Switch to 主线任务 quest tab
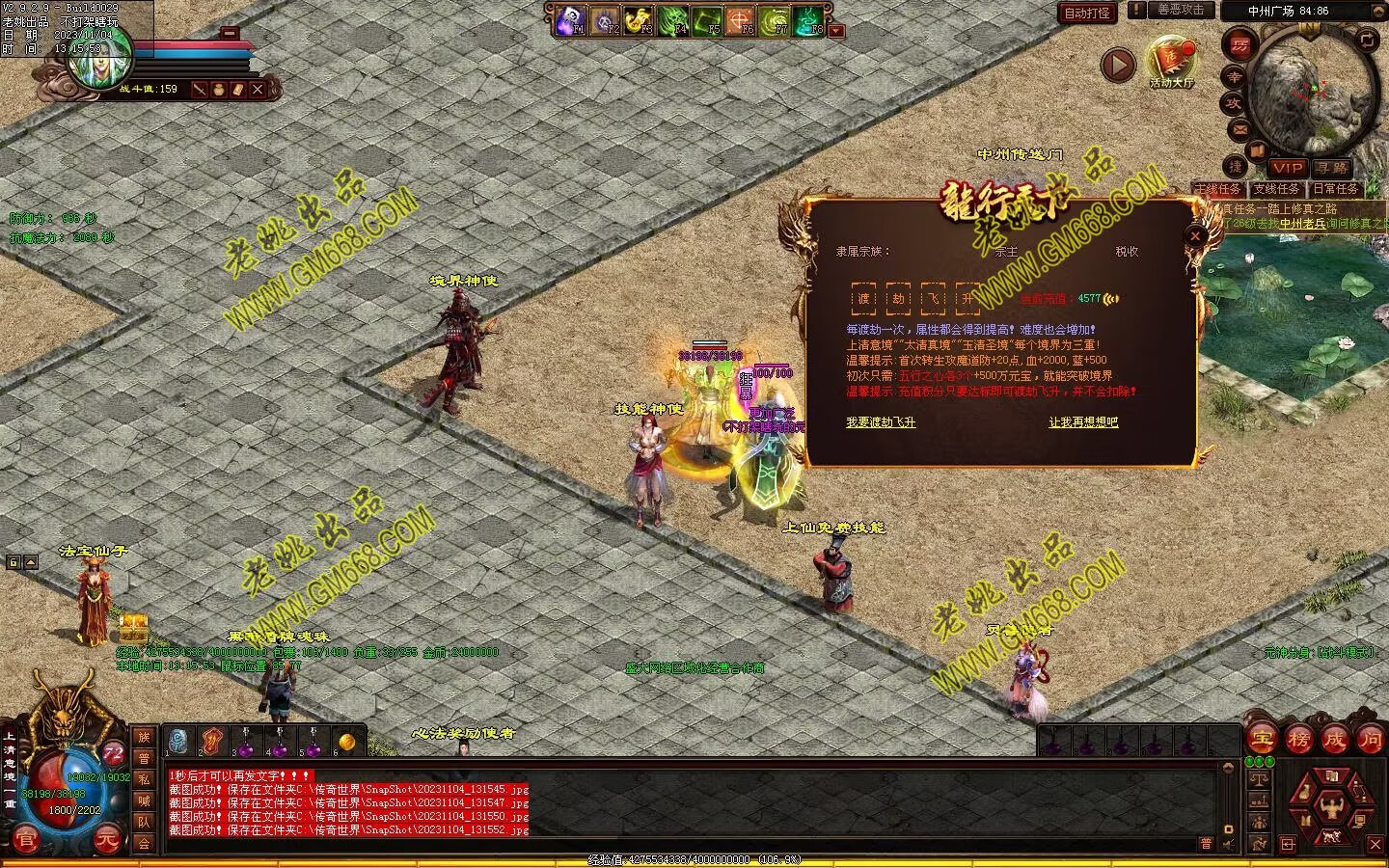Screen dimensions: 1389x868 point(1217,189)
